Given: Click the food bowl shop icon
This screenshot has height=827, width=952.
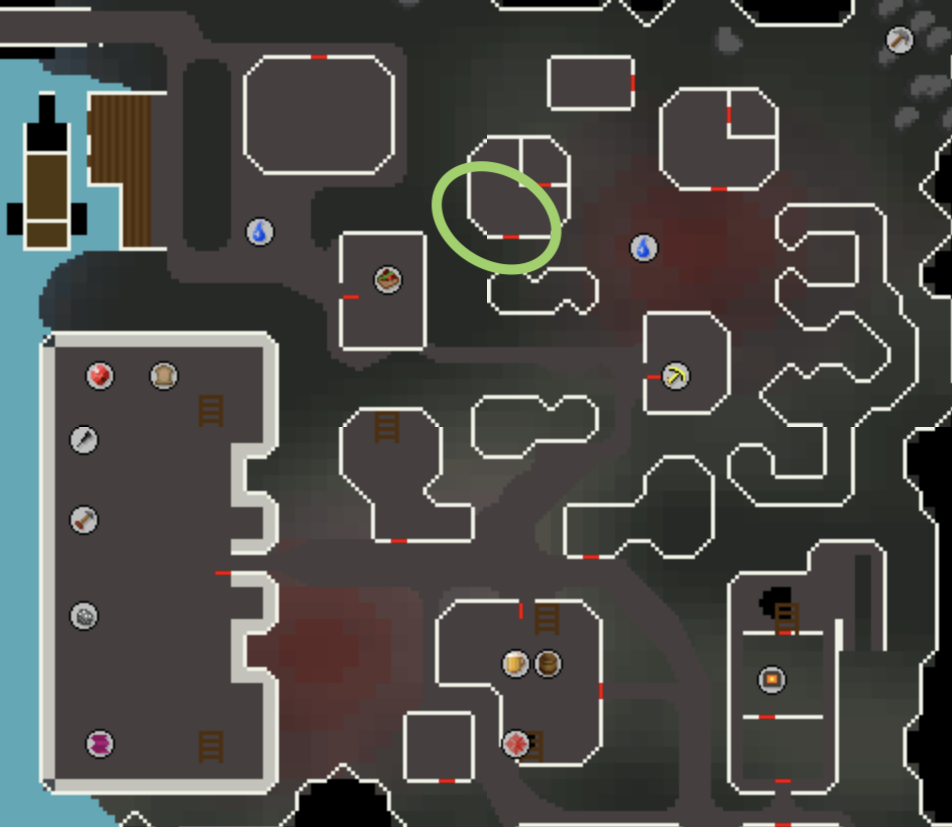Looking at the screenshot, I should pos(388,279).
